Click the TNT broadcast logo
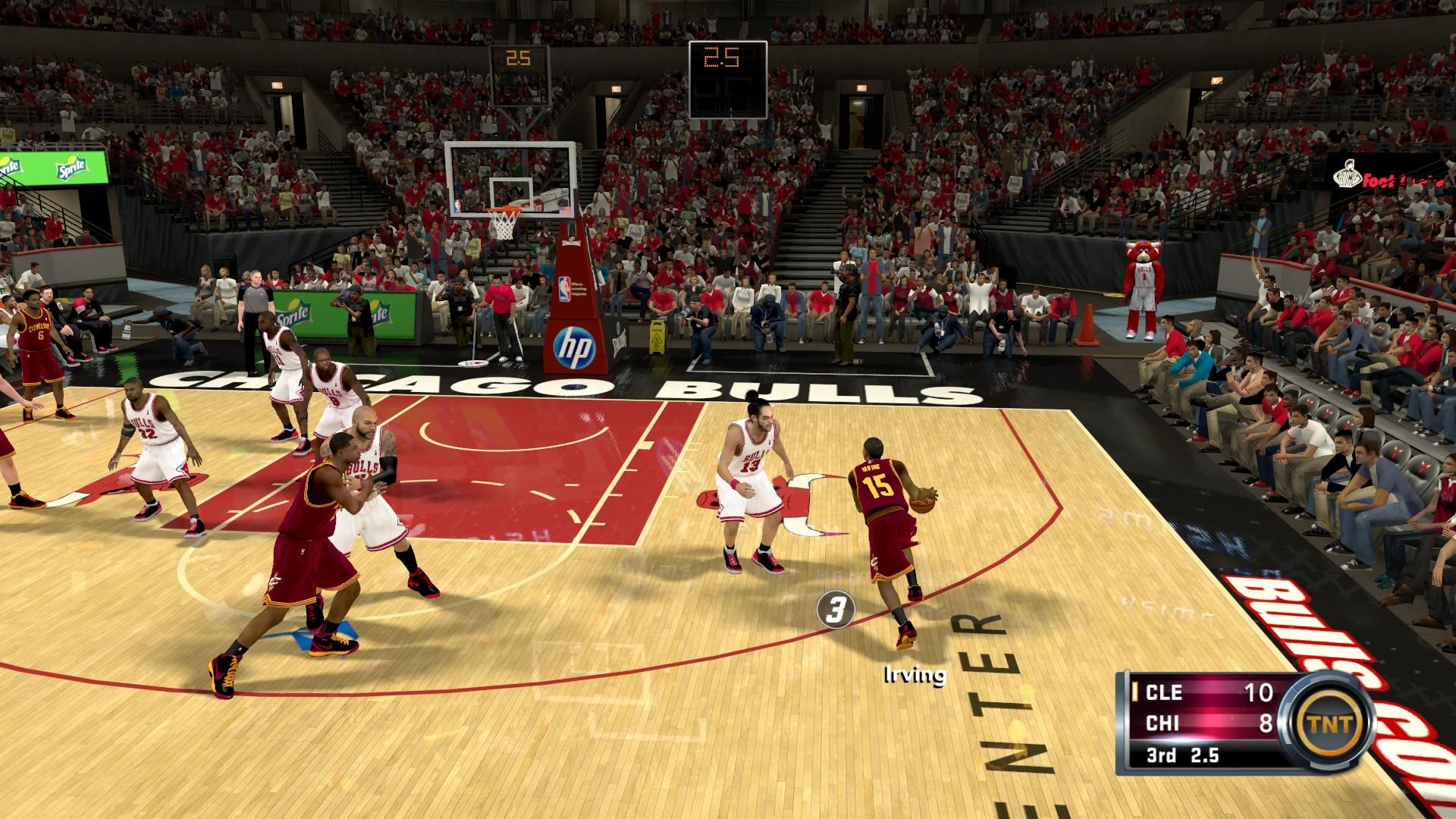The width and height of the screenshot is (1456, 819). click(1332, 723)
